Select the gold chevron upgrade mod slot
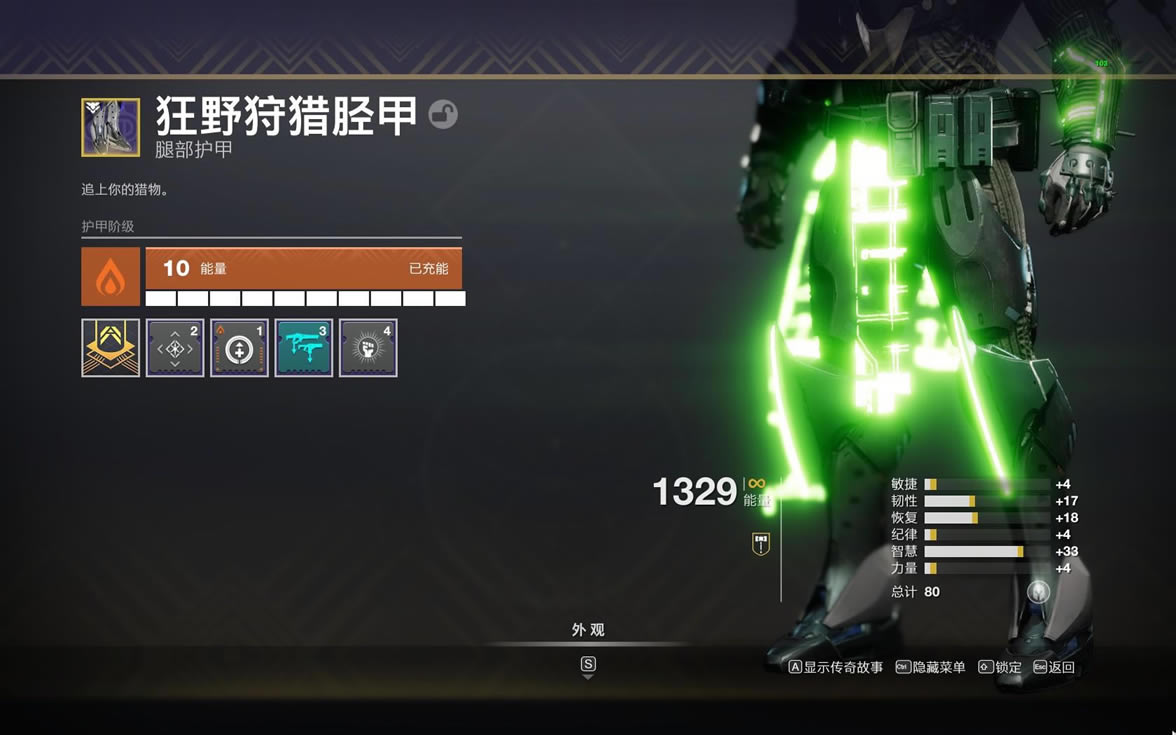The width and height of the screenshot is (1176, 735). coord(111,348)
